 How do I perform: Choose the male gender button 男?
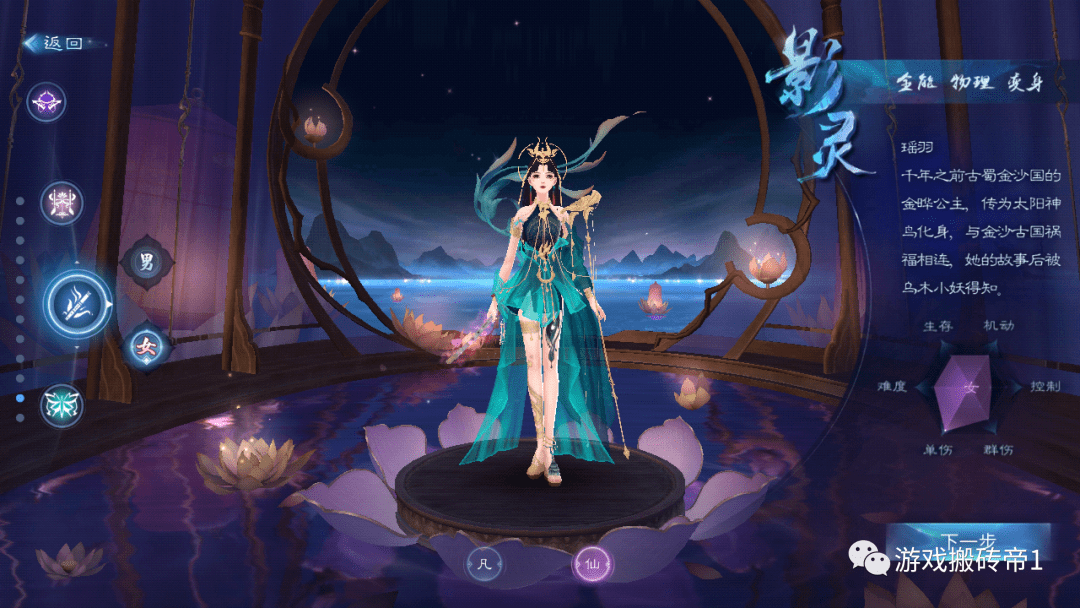pyautogui.click(x=146, y=263)
